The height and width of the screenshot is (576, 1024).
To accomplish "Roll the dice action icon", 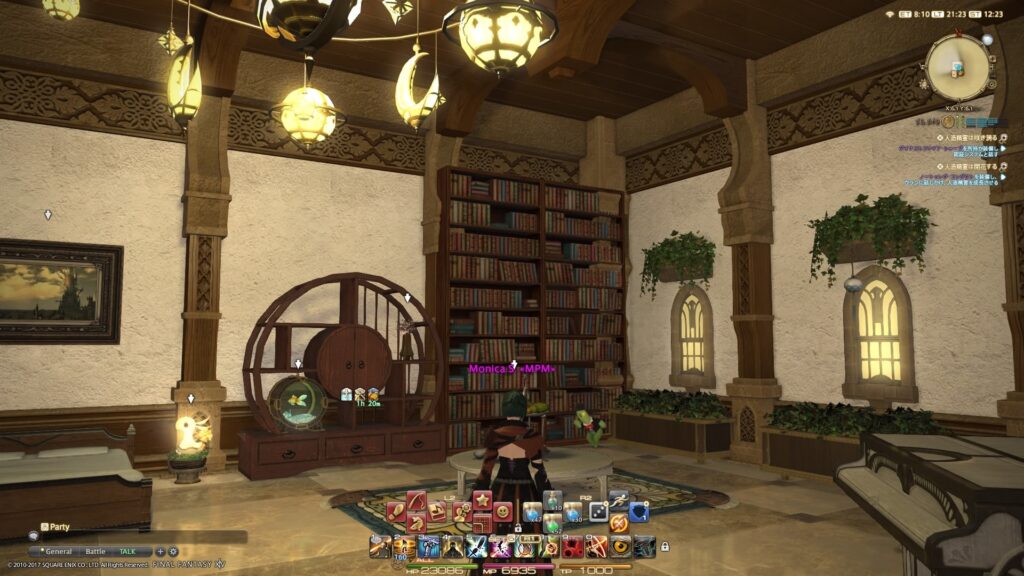I will (x=597, y=512).
